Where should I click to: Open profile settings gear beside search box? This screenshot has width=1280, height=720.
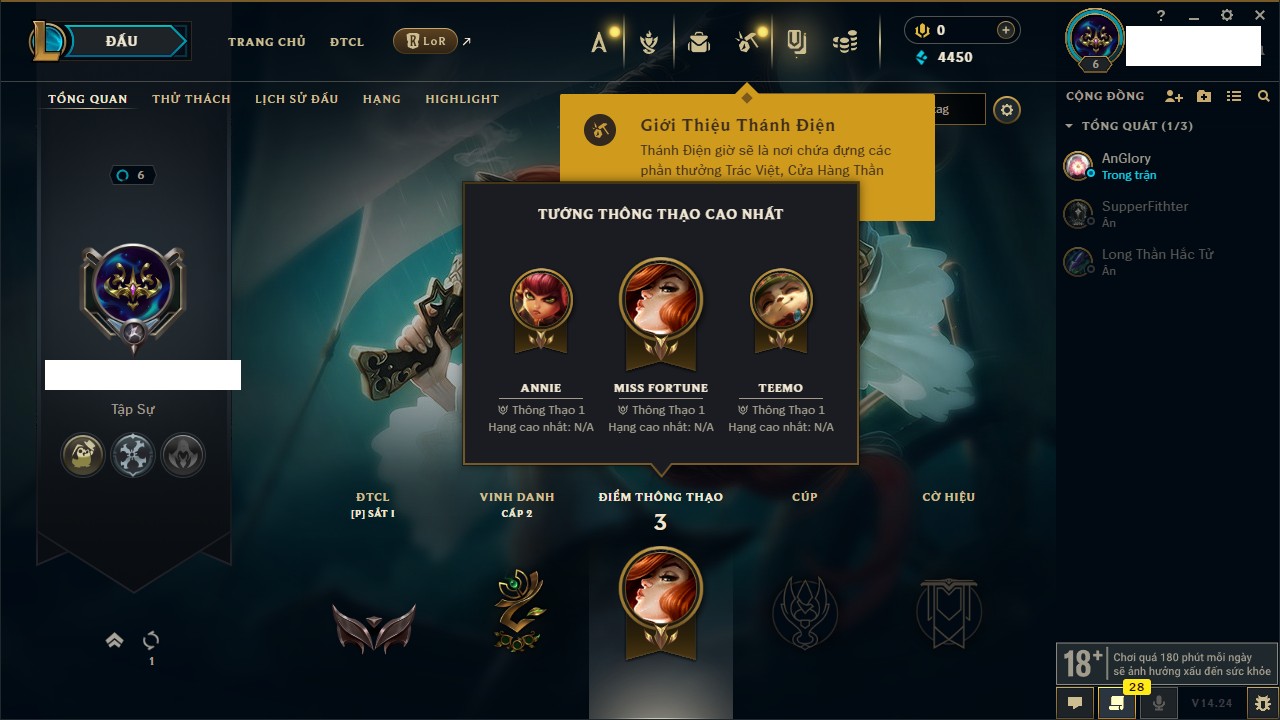[x=1007, y=110]
